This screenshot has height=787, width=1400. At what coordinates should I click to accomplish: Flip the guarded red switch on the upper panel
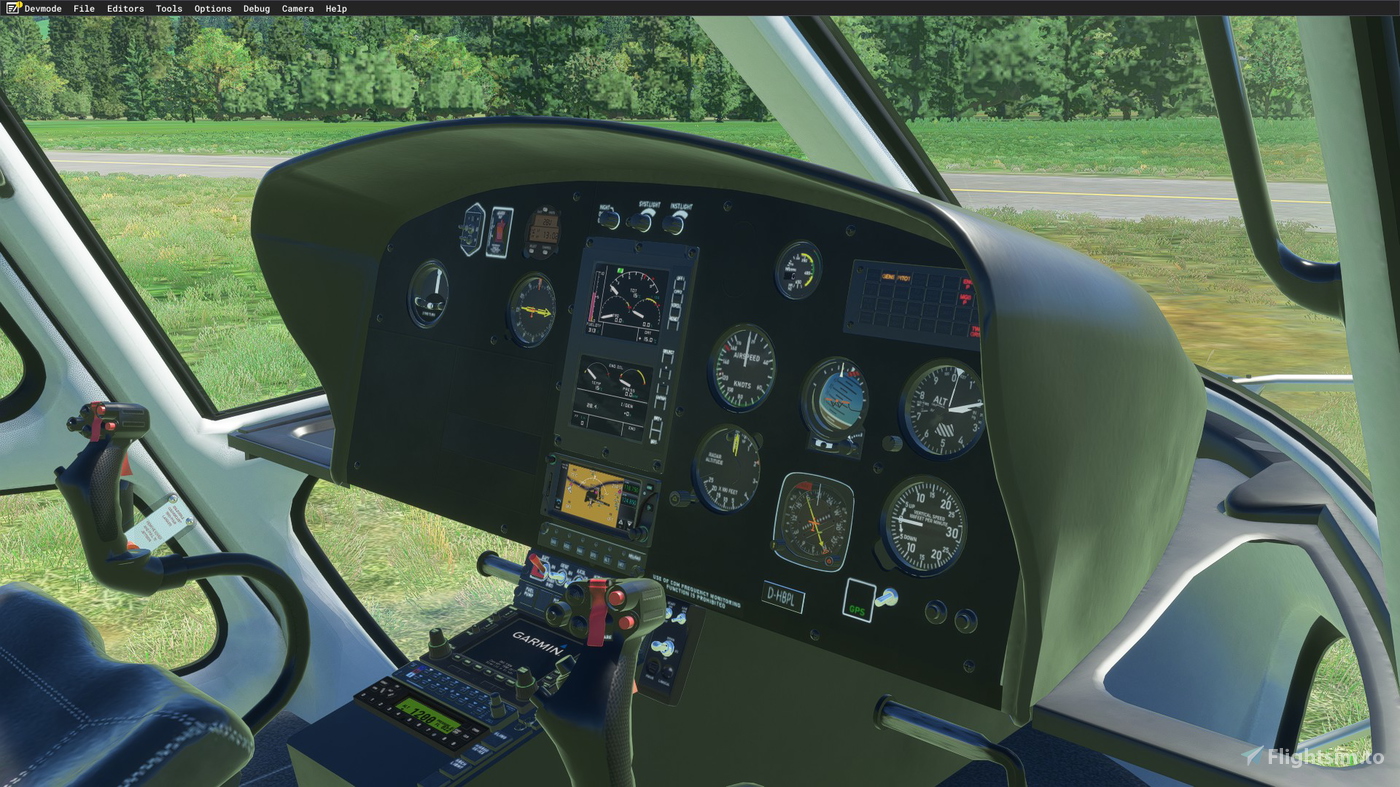(500, 231)
